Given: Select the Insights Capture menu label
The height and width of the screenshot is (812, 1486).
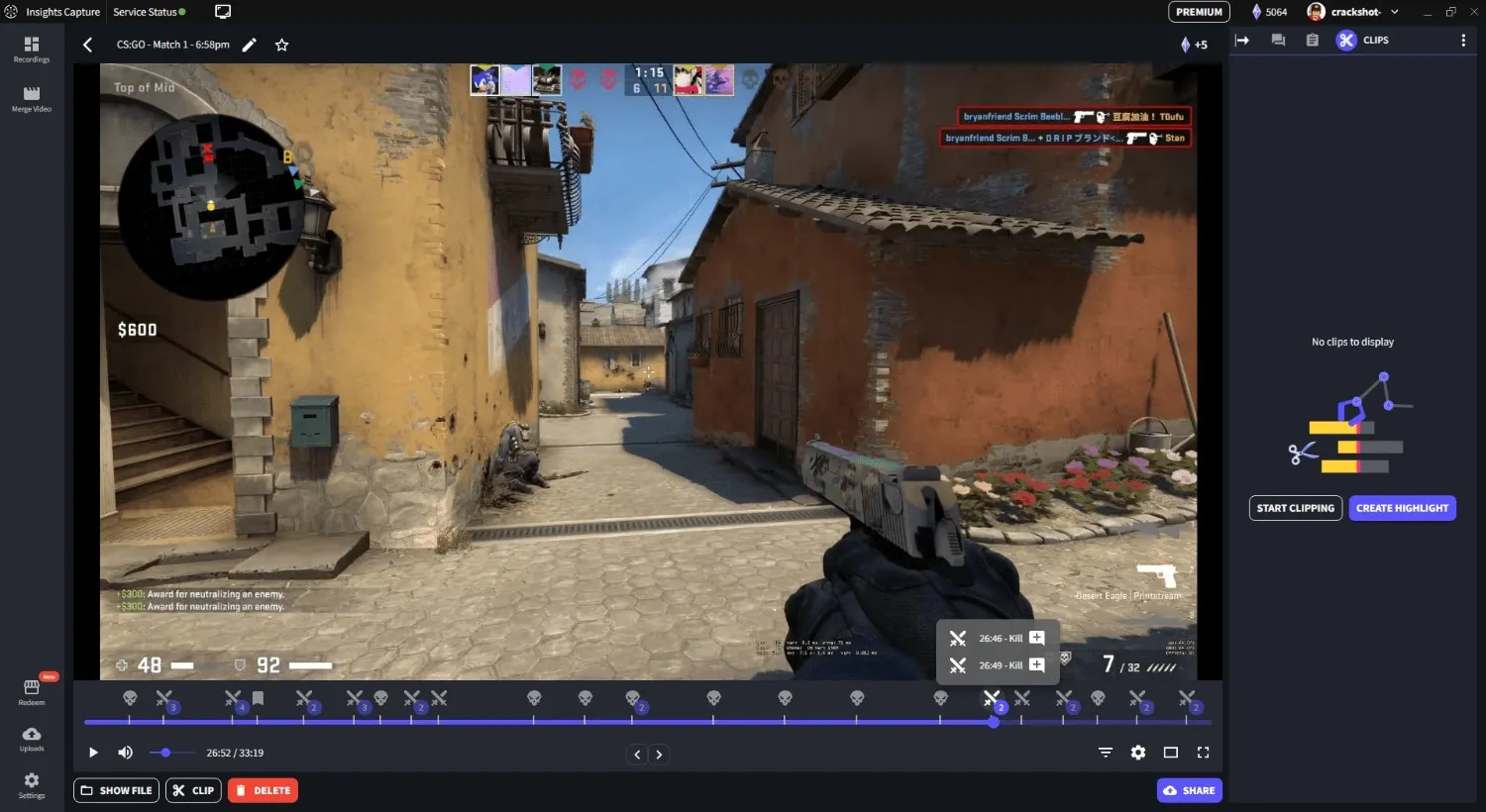Looking at the screenshot, I should coord(63,12).
